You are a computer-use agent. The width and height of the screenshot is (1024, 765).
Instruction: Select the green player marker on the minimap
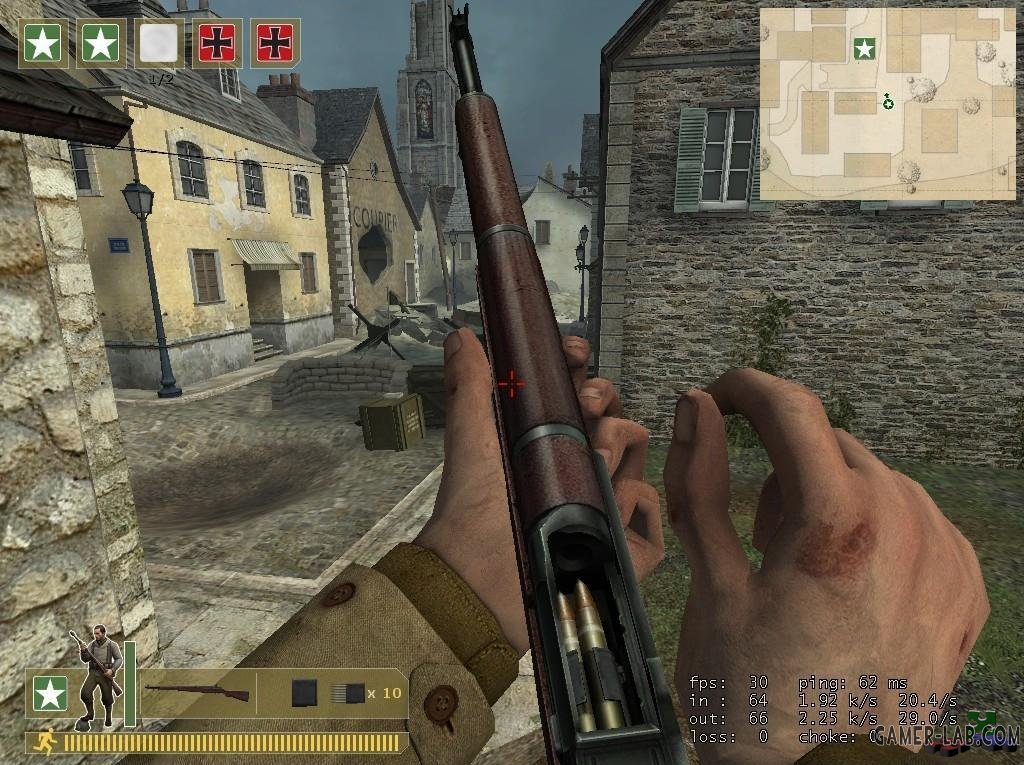click(x=887, y=100)
